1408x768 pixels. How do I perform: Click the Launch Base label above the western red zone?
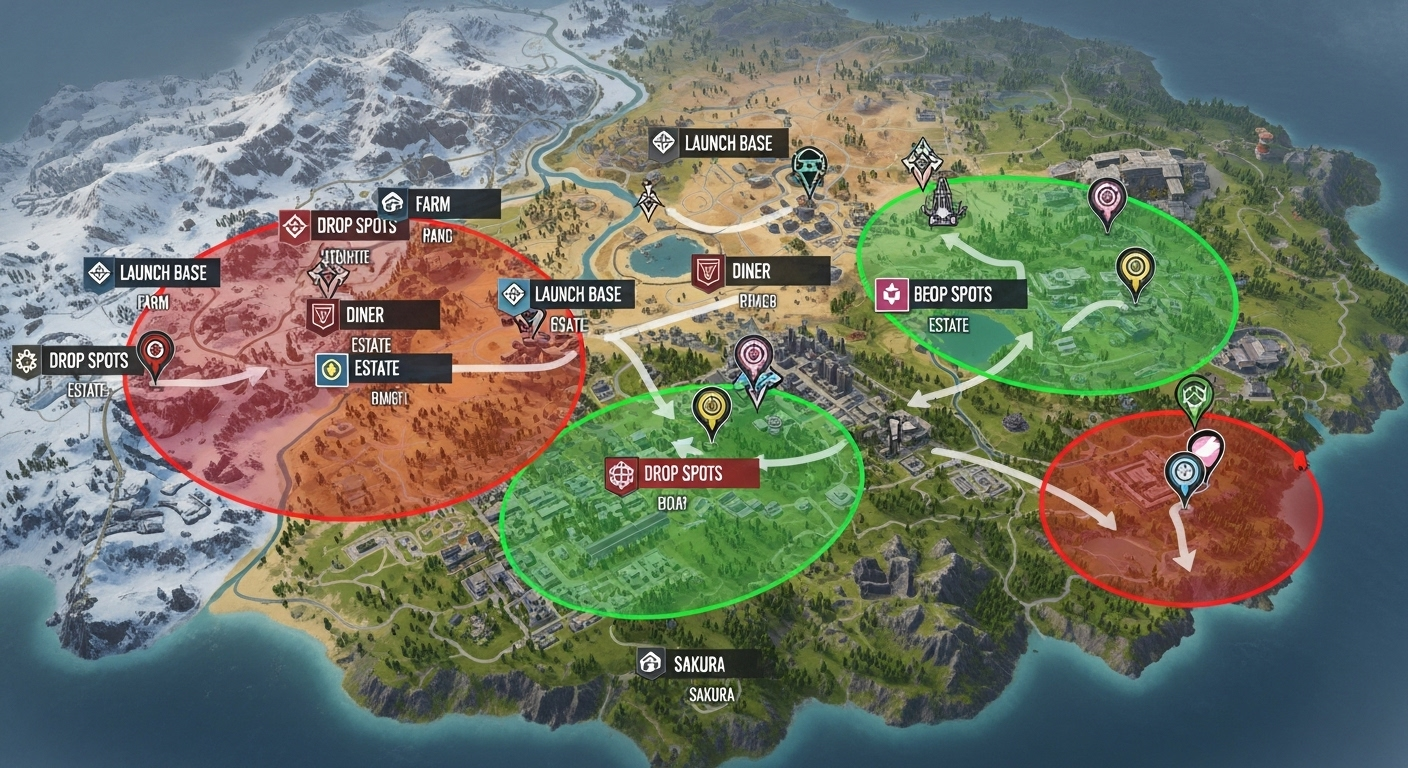click(163, 271)
